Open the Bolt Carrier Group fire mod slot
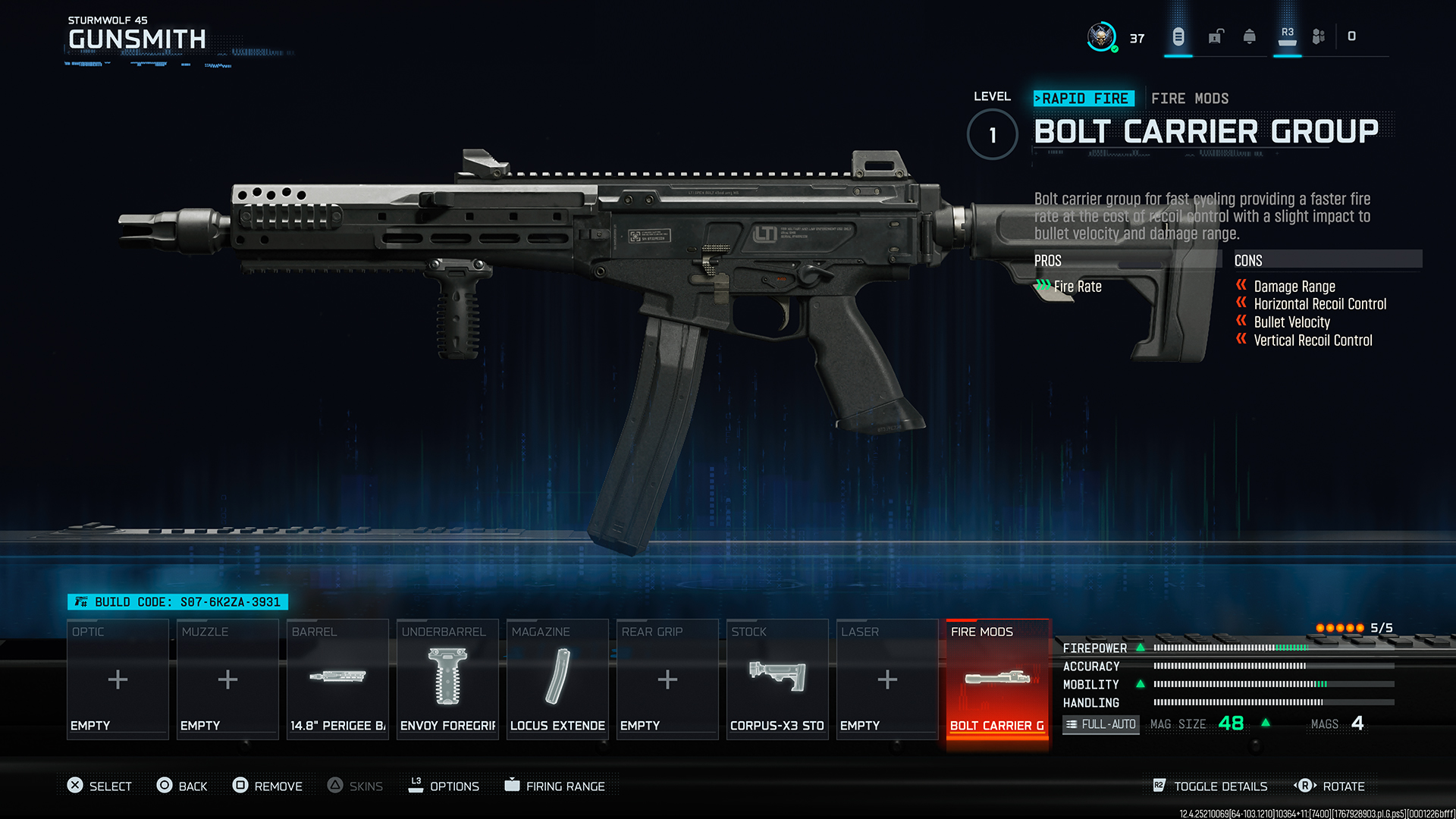The height and width of the screenshot is (819, 1456). [x=996, y=679]
